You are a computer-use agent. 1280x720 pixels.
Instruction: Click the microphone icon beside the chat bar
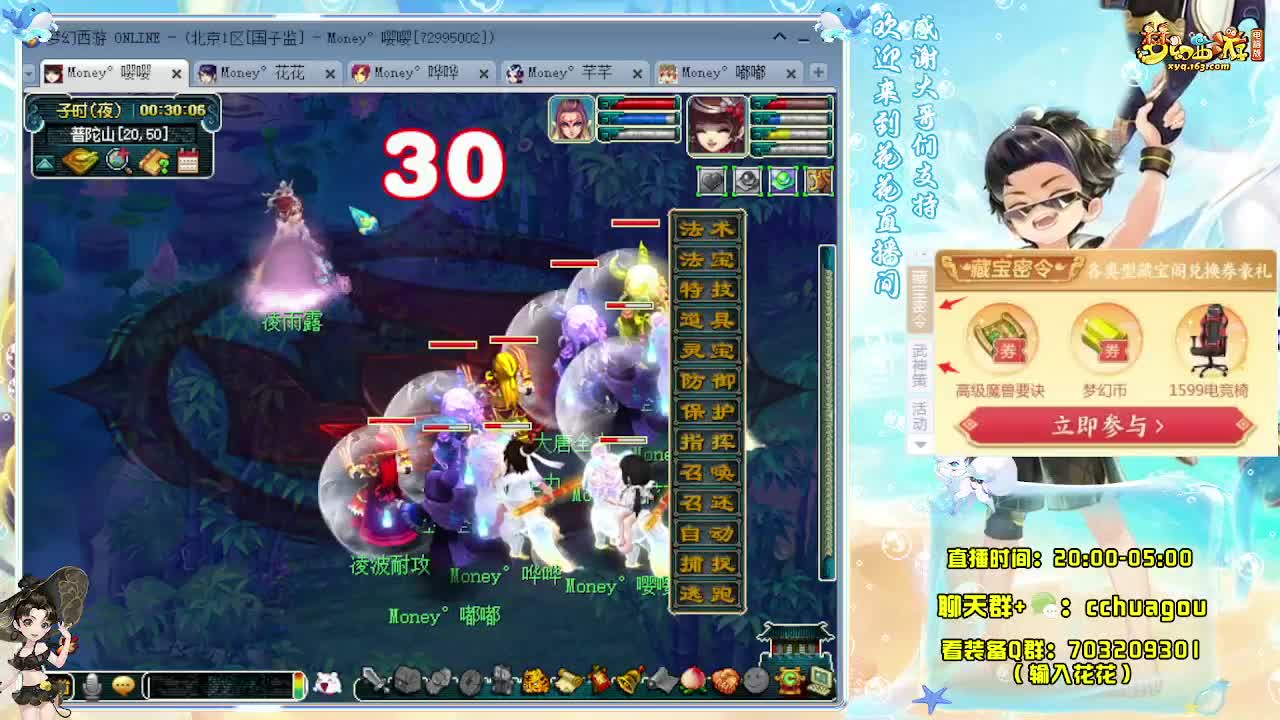point(93,687)
